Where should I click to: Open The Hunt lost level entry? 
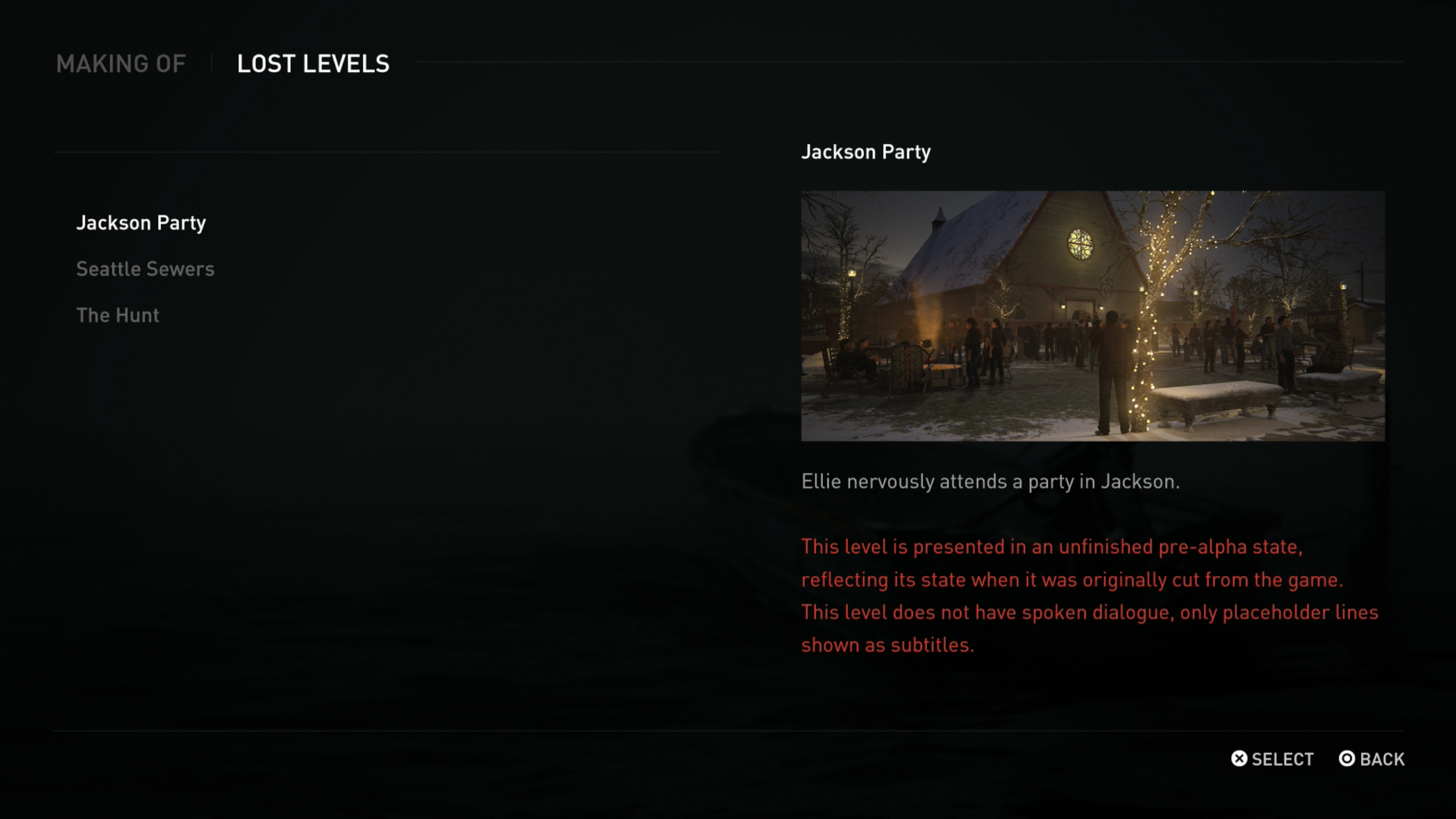118,315
